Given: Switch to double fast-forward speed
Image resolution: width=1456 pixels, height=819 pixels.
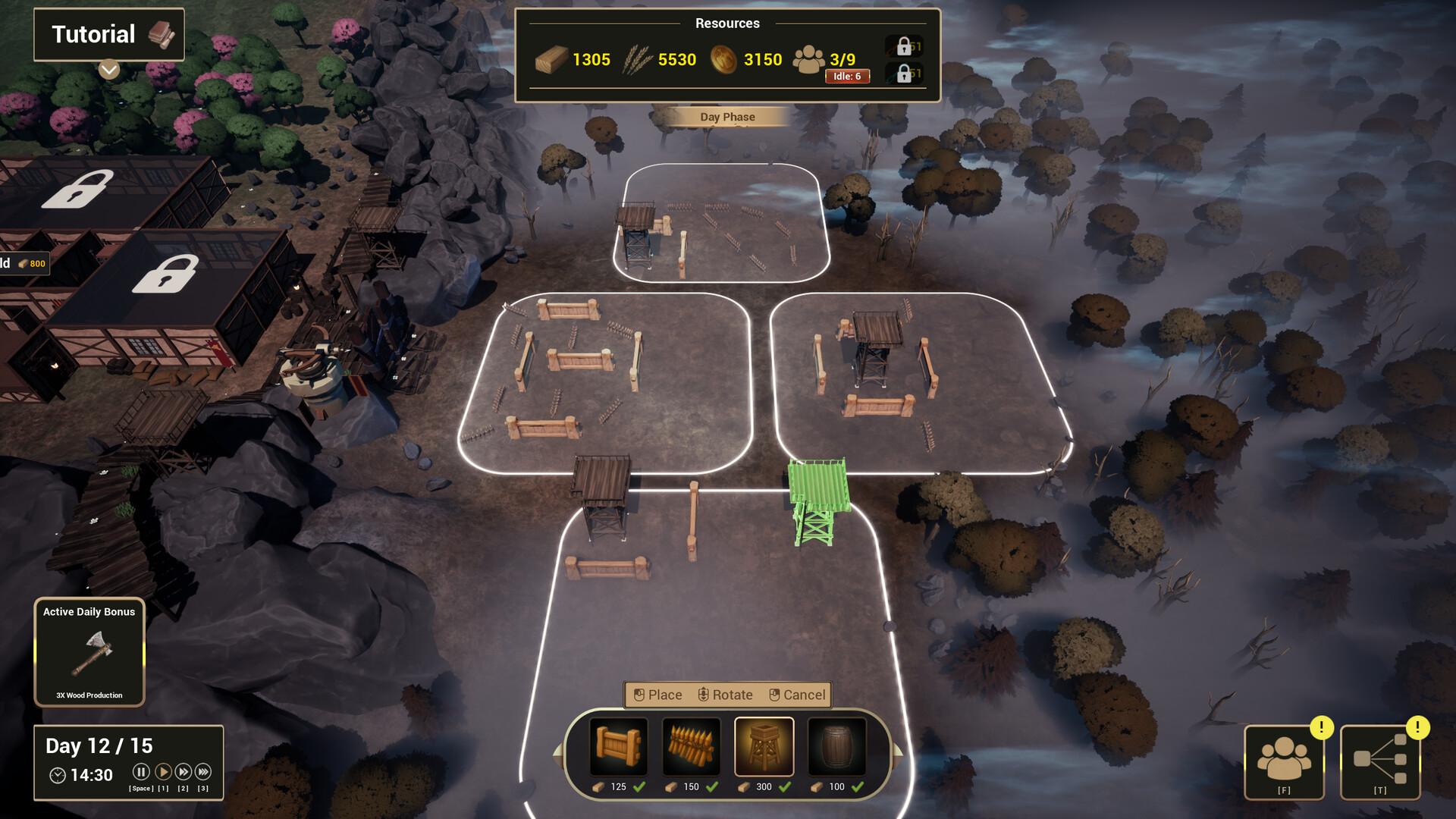Looking at the screenshot, I should 184,772.
